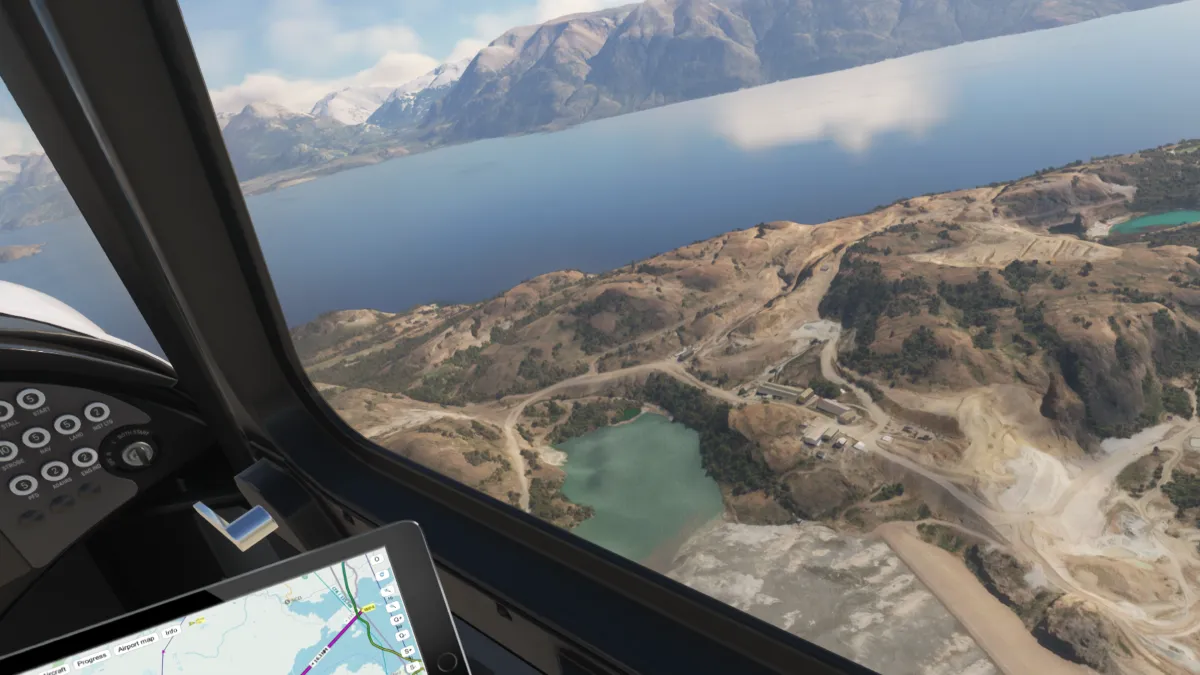
Task: Pull the START circuit breaker
Action: click(30, 398)
